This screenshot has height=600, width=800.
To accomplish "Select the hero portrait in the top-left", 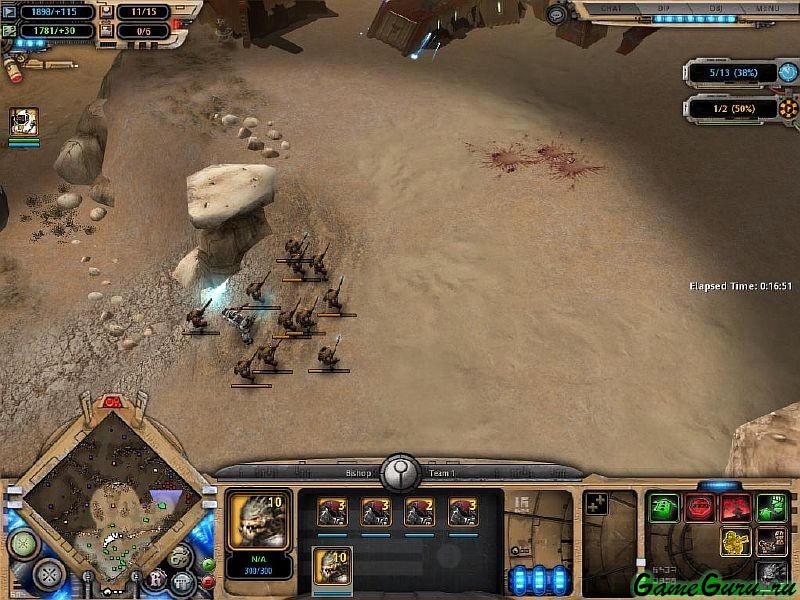I will 24,122.
